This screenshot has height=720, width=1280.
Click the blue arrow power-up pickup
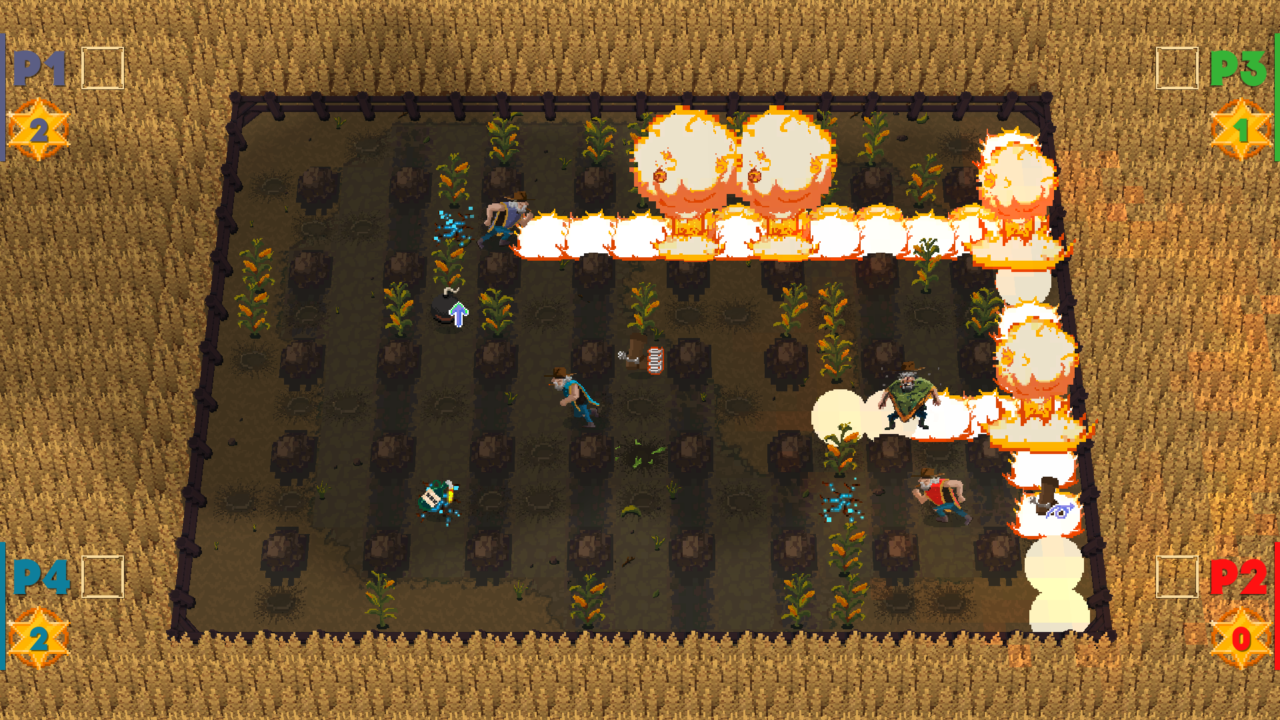coord(459,314)
